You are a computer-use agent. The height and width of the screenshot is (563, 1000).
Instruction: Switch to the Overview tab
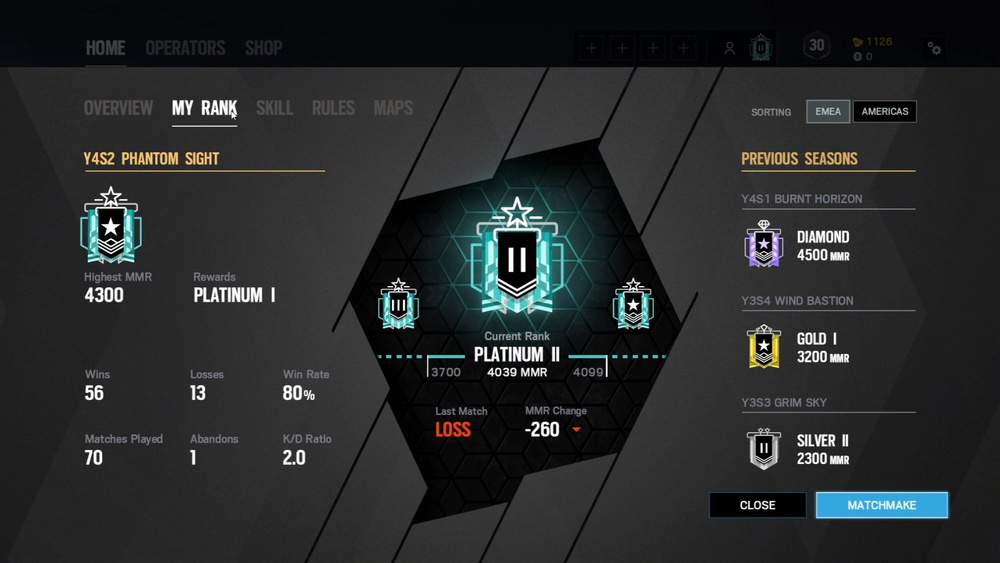point(118,108)
